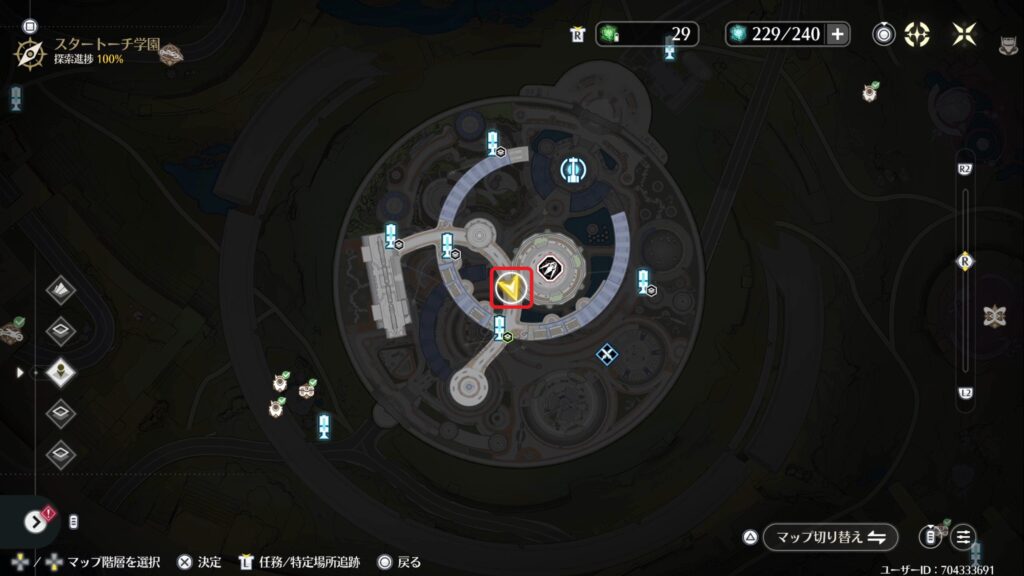
Task: Click the black-and-white boss challenge marker
Action: [550, 267]
